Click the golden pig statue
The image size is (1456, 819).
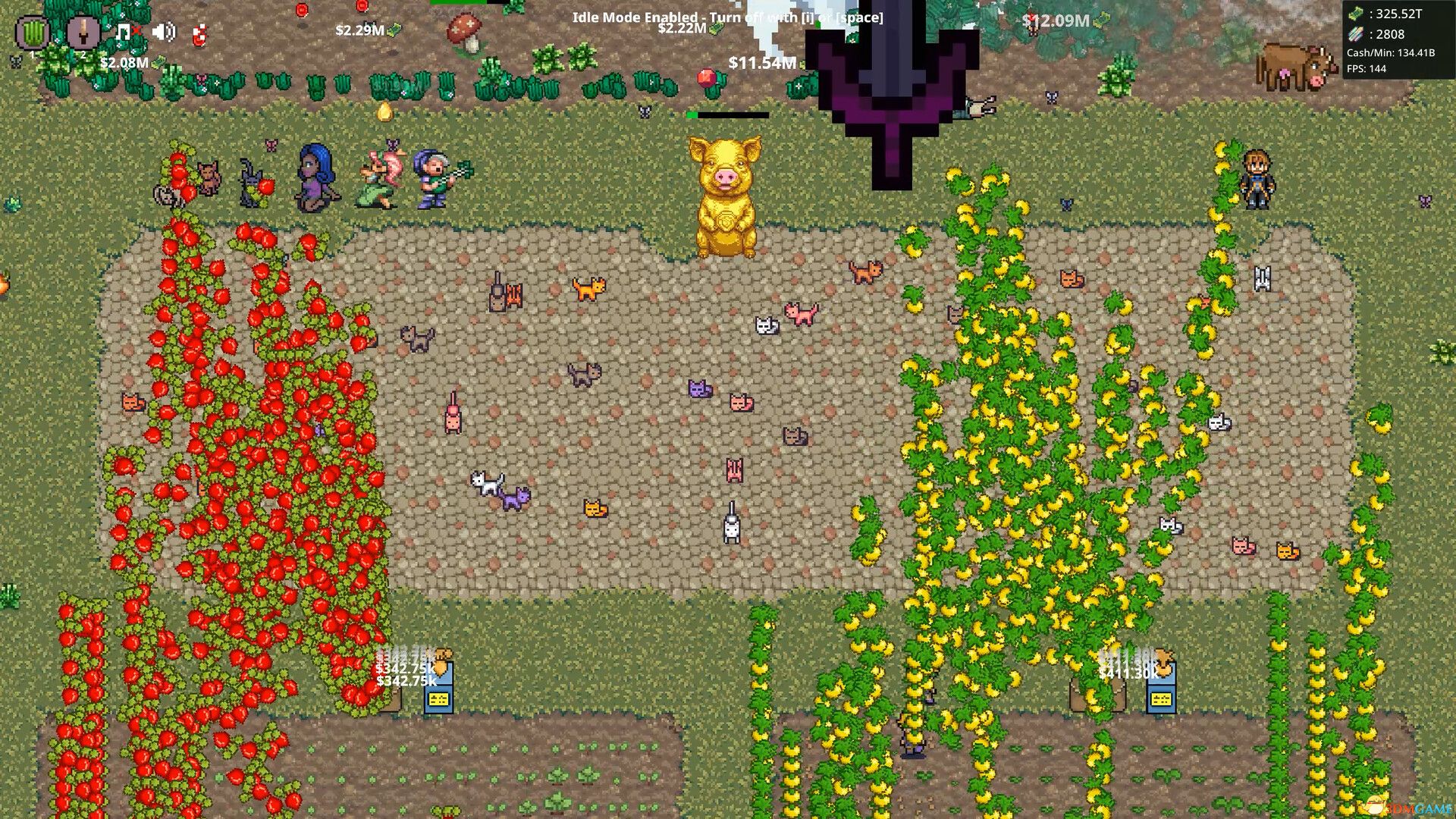(726, 193)
